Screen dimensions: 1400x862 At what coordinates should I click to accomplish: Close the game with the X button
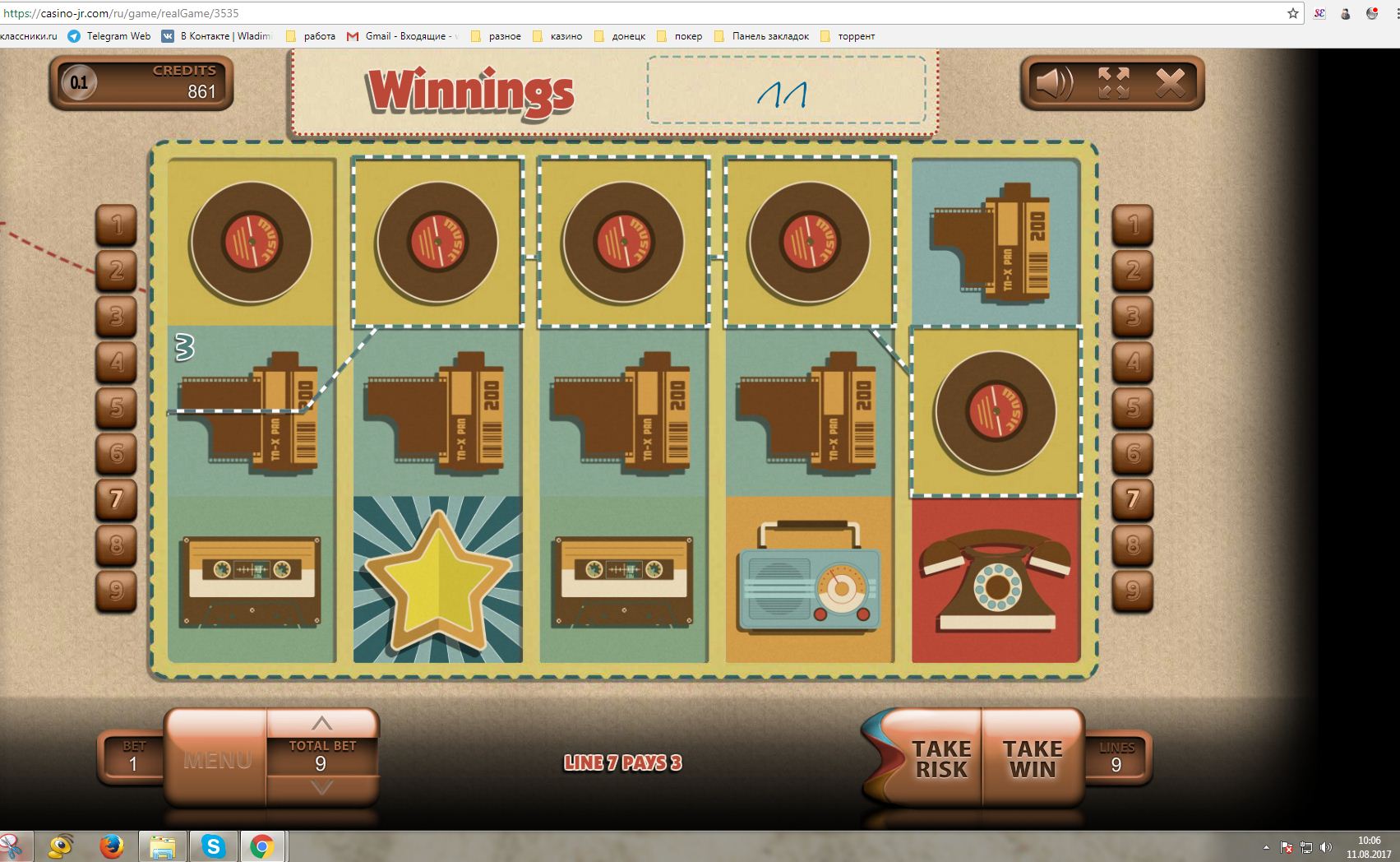tap(1171, 83)
